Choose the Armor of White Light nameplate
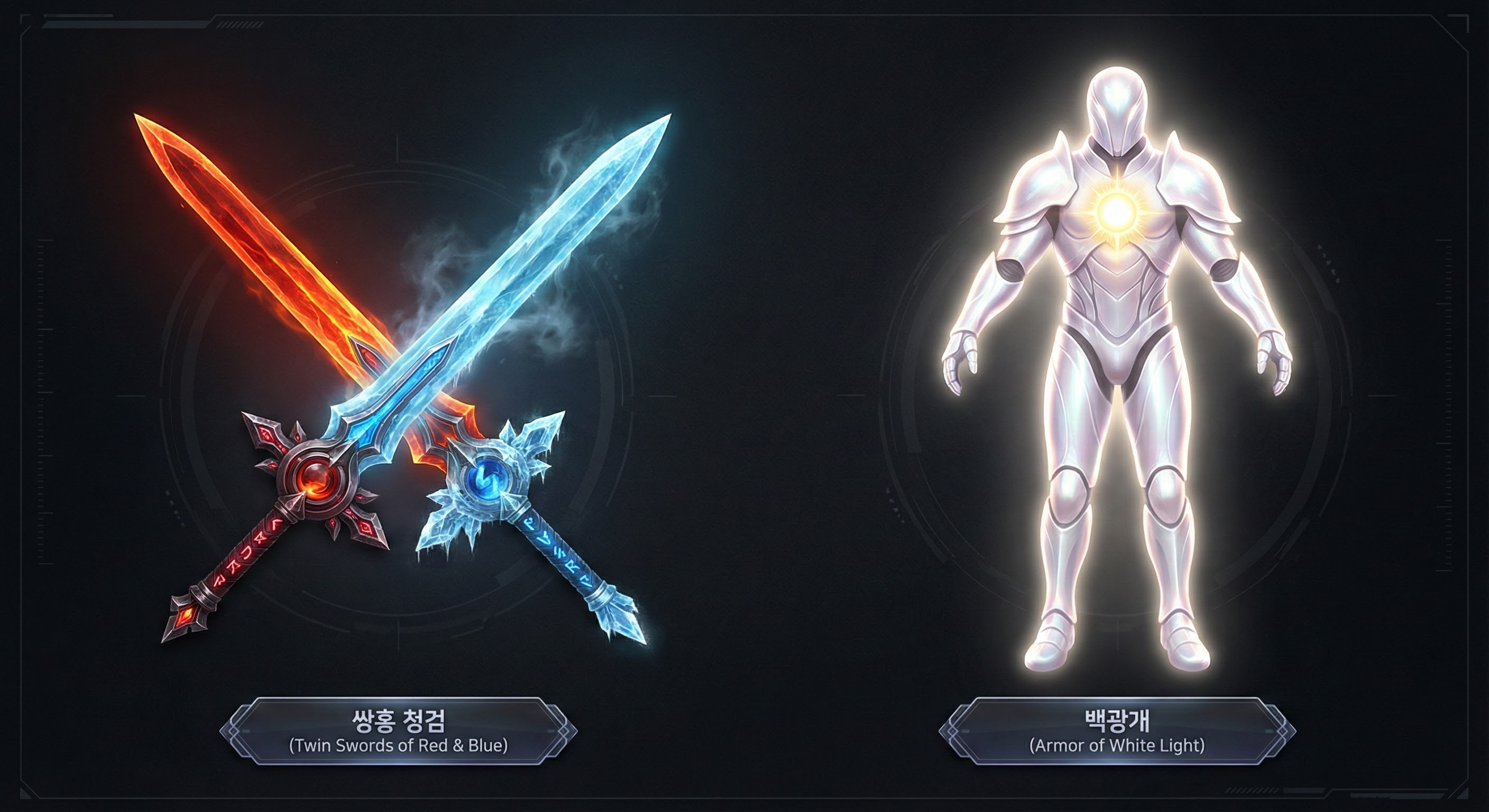The image size is (1489, 812). point(1117,732)
